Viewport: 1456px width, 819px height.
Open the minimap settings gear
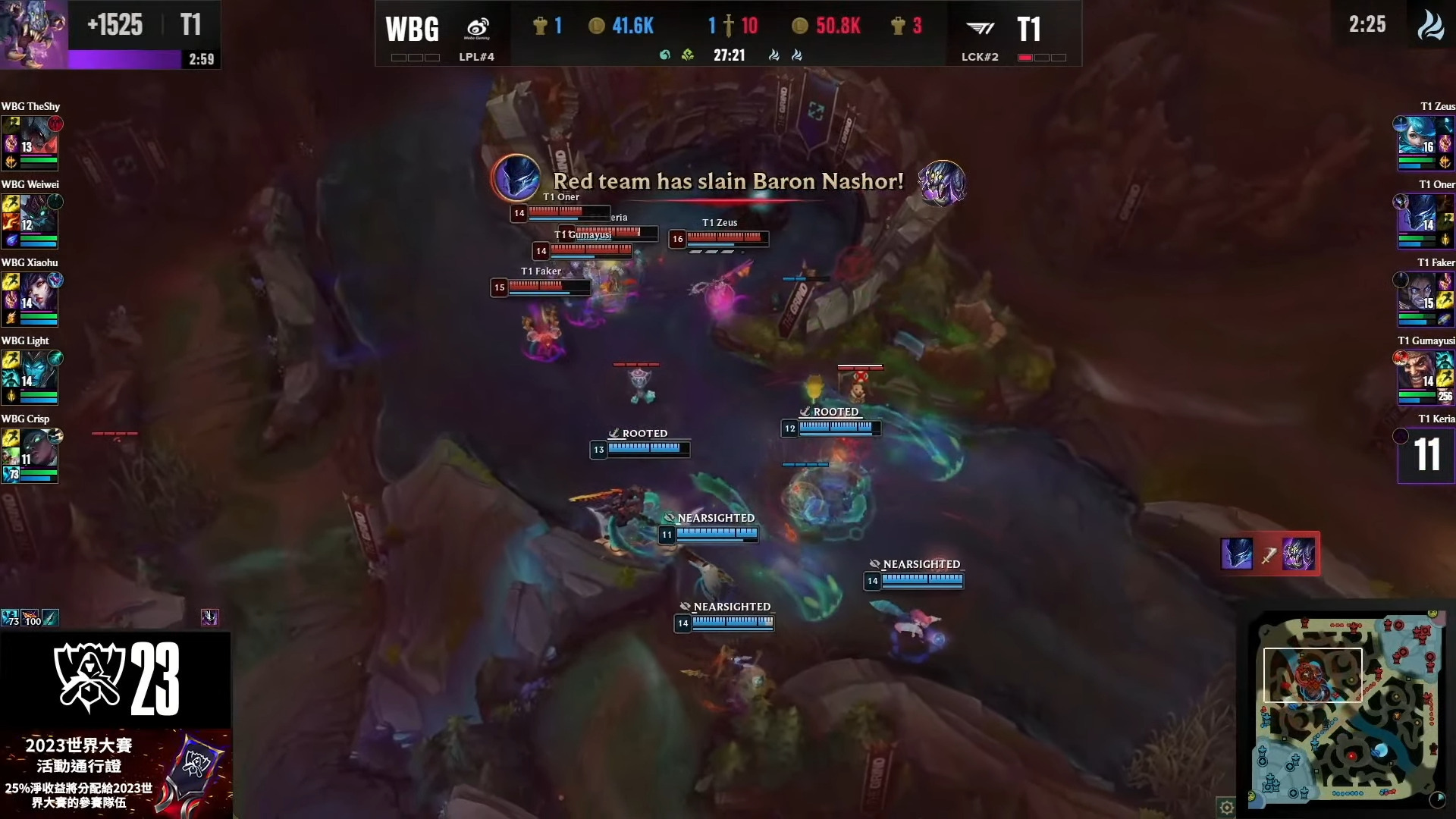(1228, 808)
